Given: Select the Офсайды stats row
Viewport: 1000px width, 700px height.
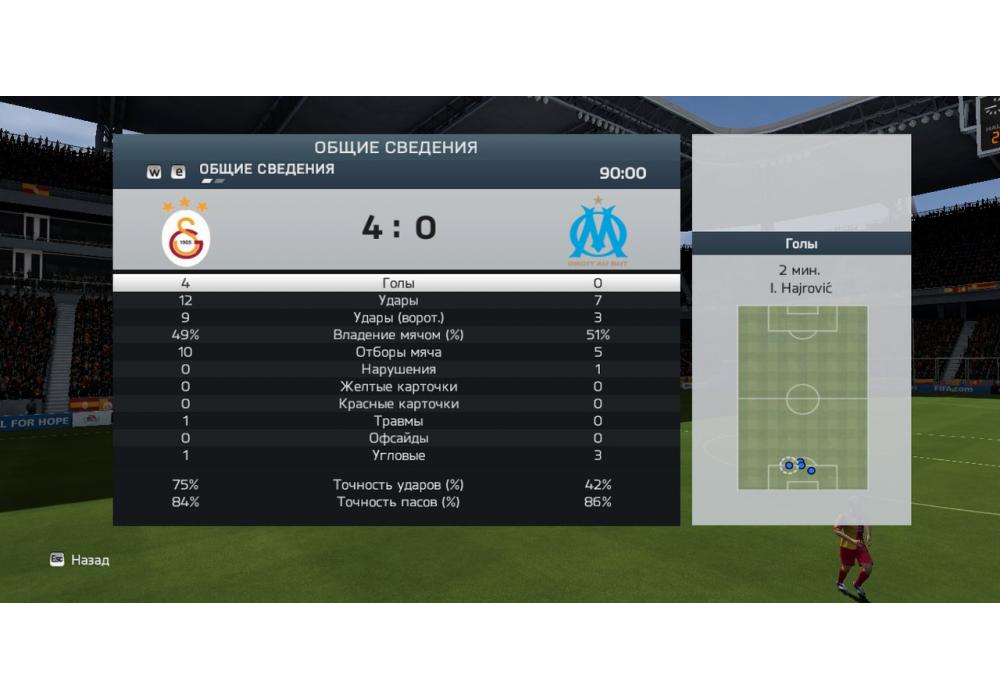Looking at the screenshot, I should tap(398, 438).
